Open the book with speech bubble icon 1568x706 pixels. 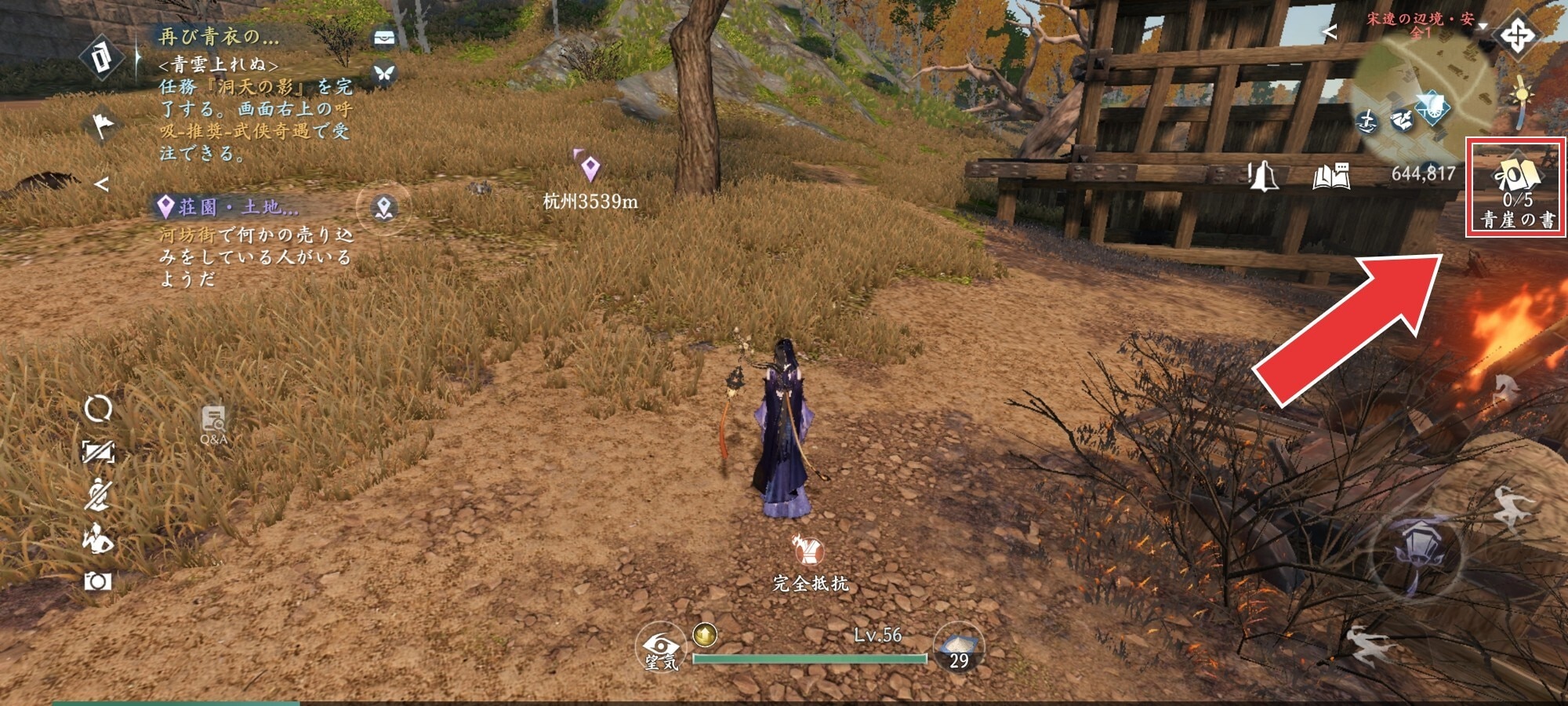click(1331, 176)
